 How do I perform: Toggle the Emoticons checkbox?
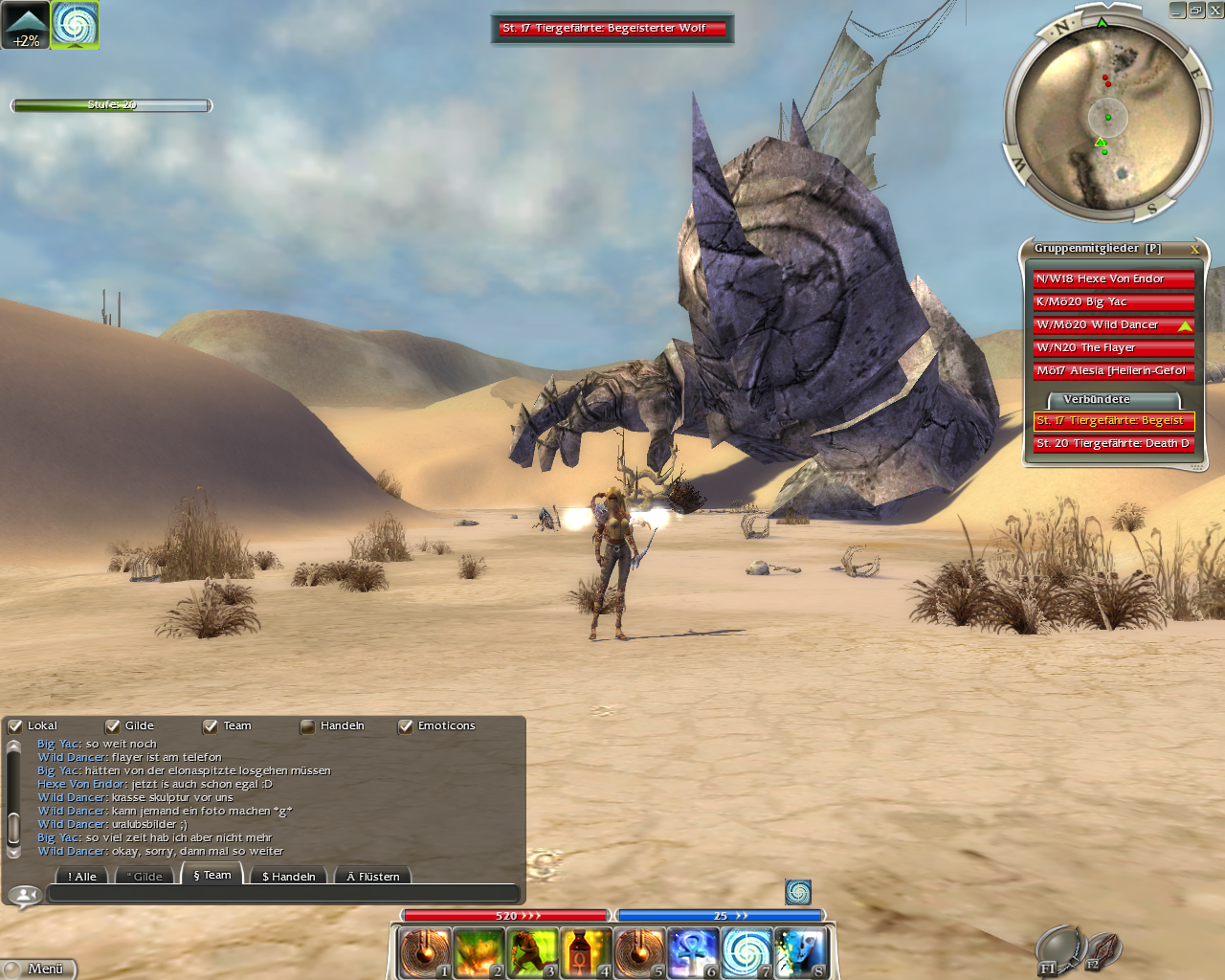(406, 726)
